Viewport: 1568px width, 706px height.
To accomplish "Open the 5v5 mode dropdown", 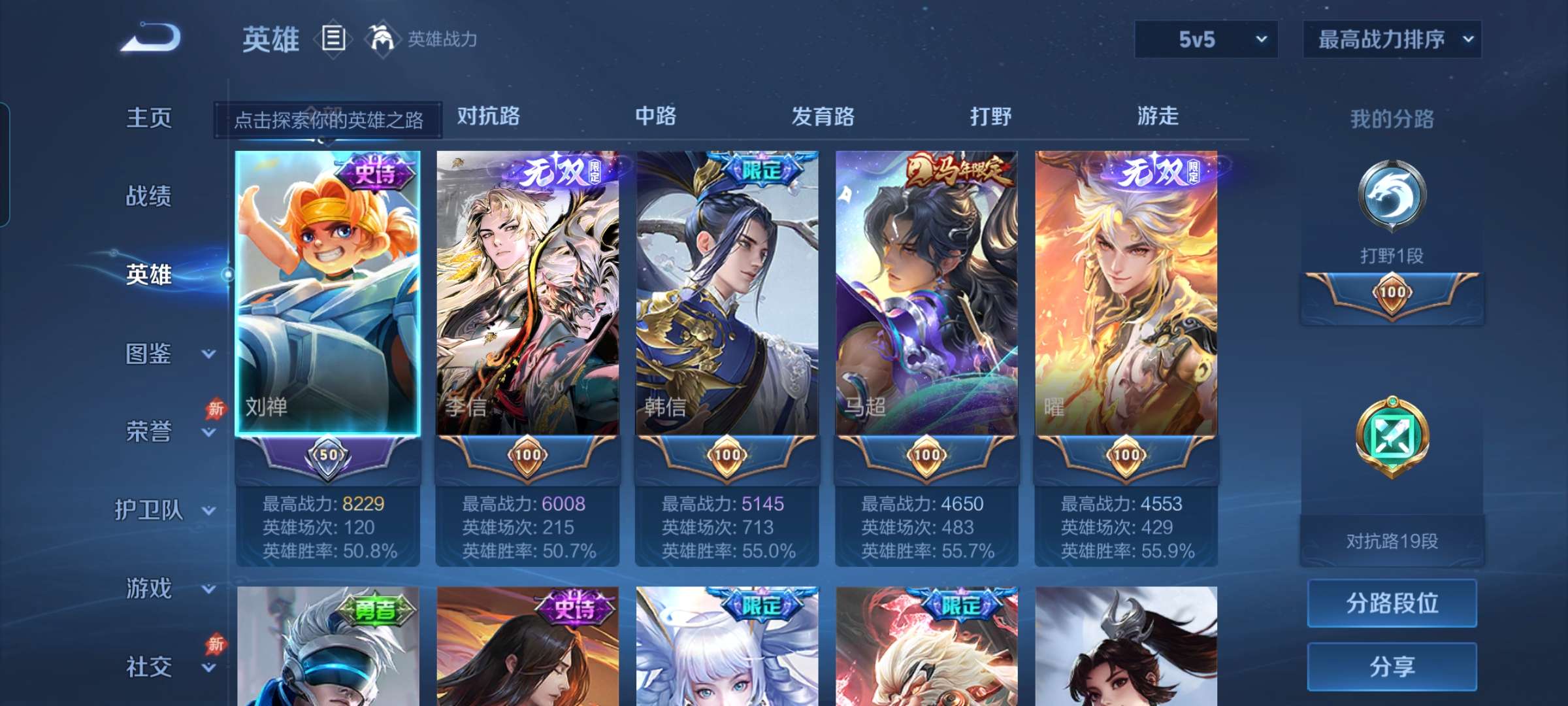I will (x=1204, y=39).
